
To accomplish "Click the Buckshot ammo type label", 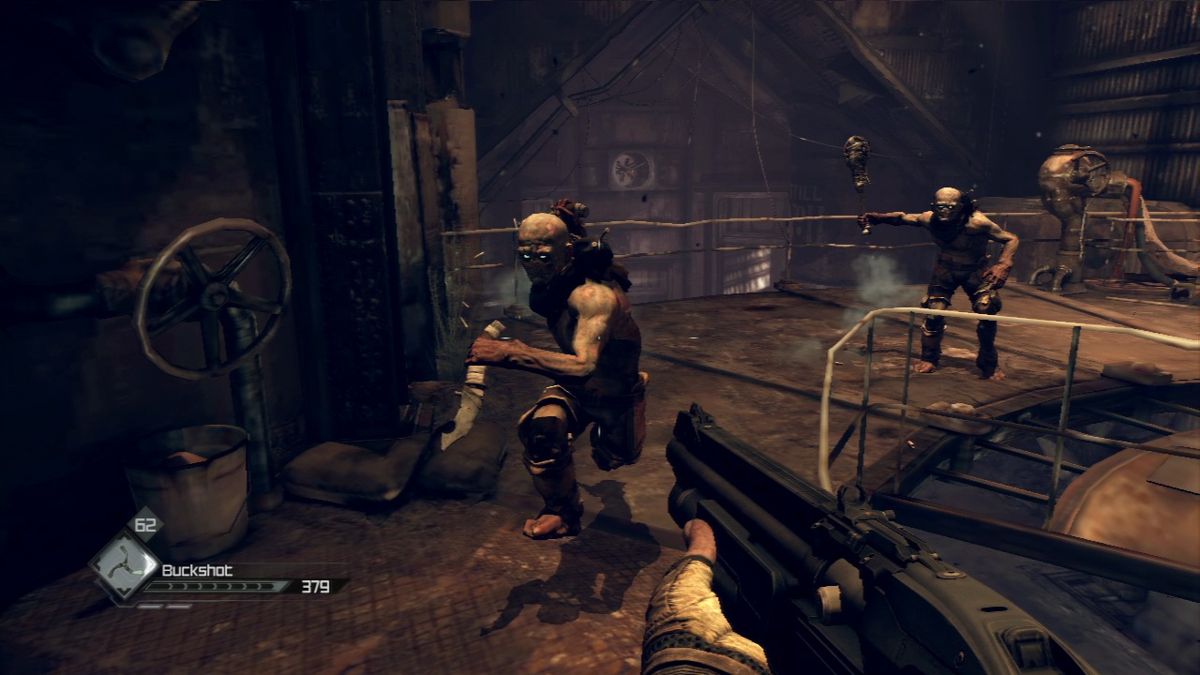I will point(197,570).
